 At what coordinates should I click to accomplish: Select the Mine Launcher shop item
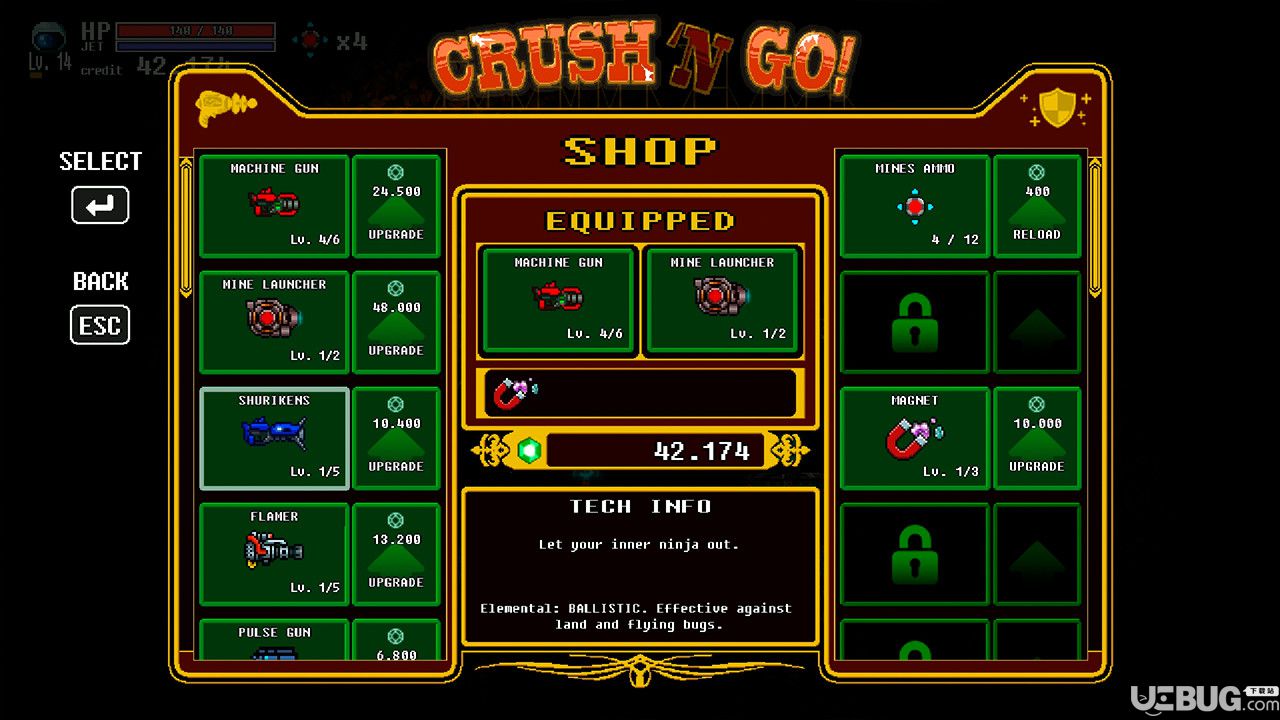[274, 322]
